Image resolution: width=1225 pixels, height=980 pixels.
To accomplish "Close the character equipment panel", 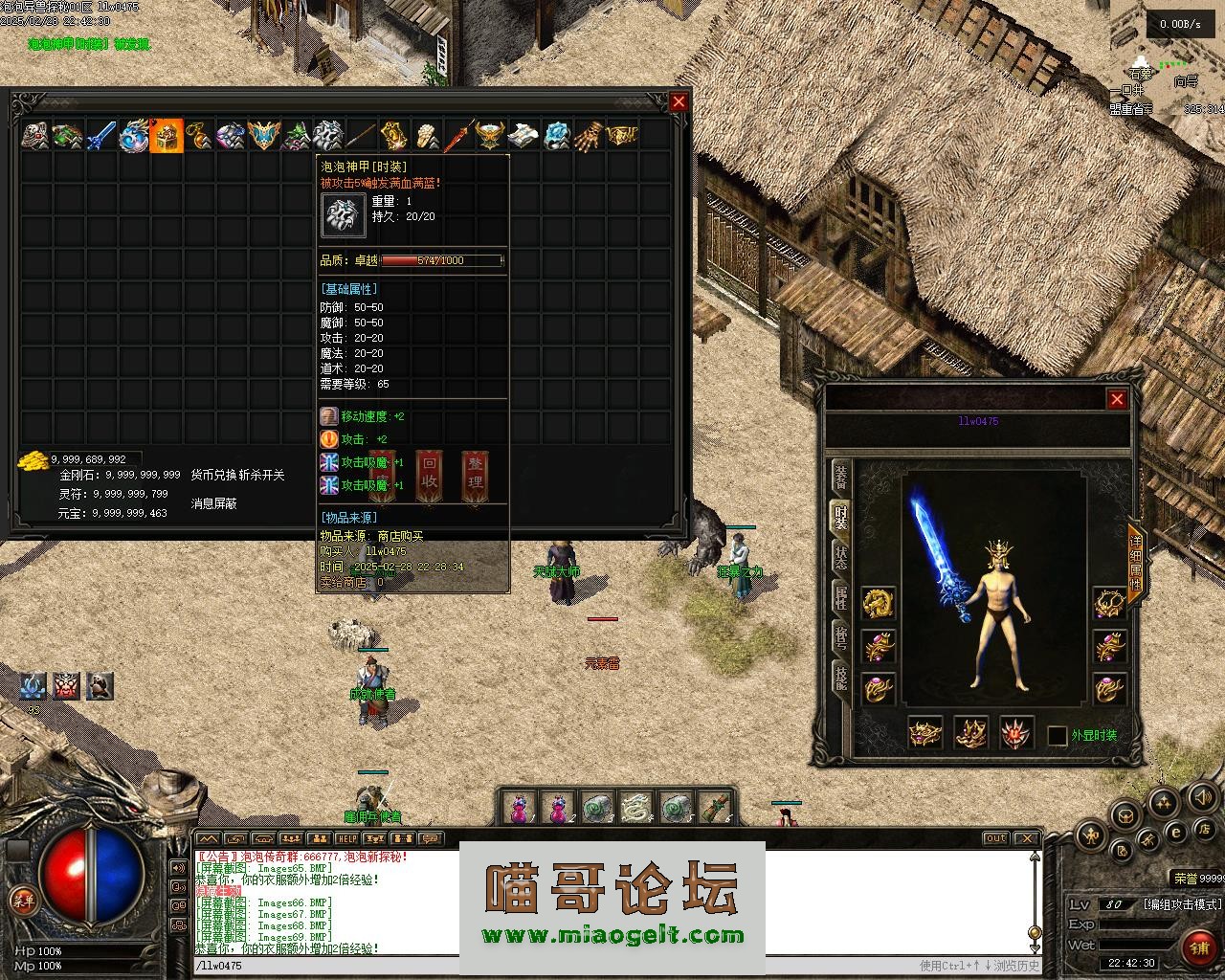I will click(x=1117, y=400).
